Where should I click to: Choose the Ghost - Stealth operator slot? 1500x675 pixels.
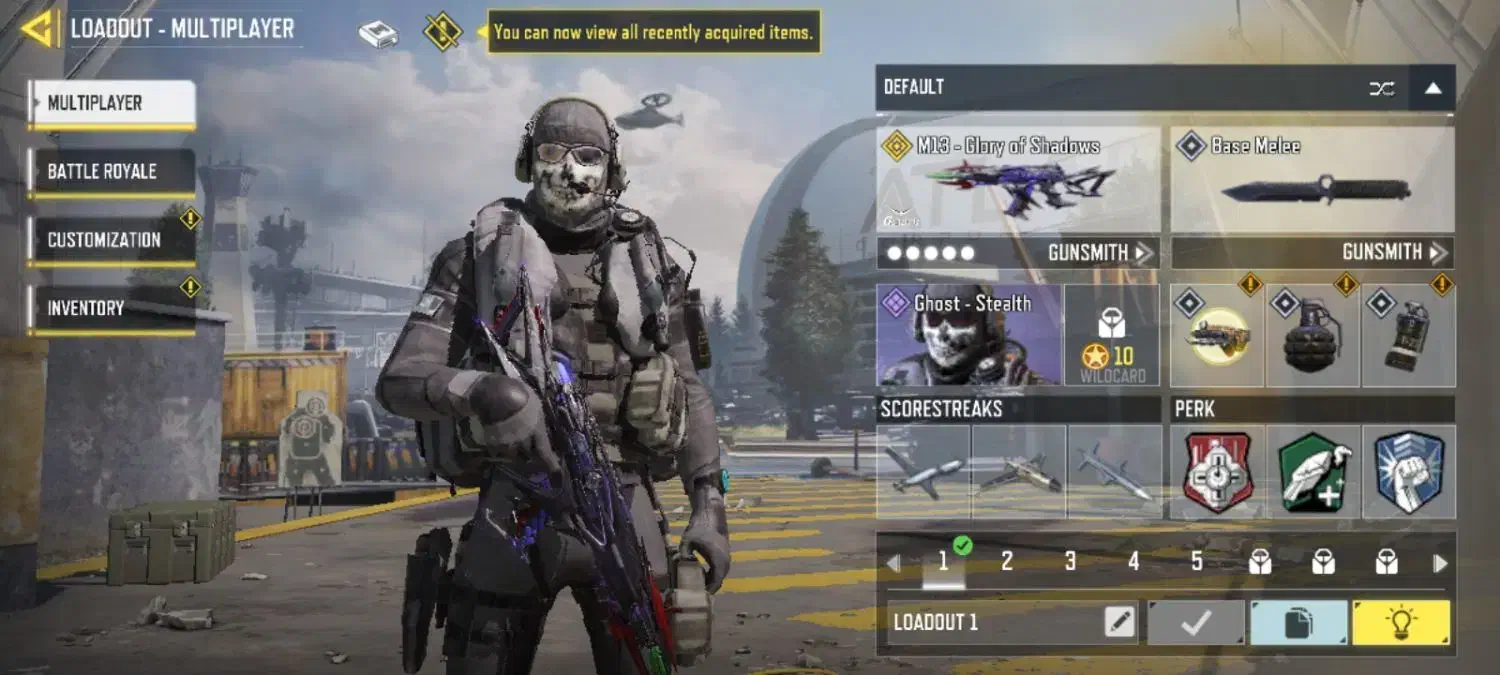pyautogui.click(x=969, y=335)
